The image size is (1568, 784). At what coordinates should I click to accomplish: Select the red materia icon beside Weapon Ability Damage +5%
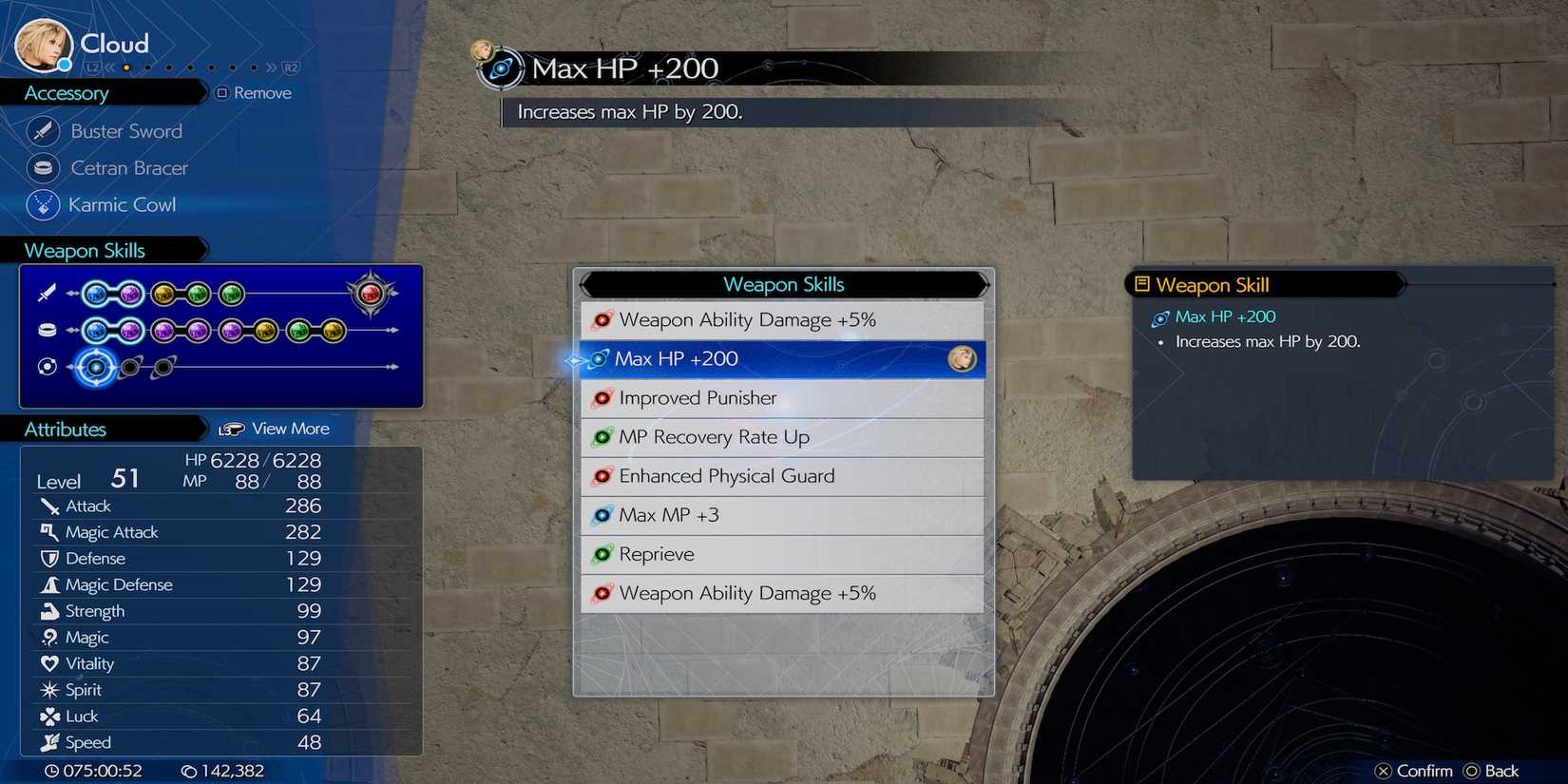pos(602,320)
